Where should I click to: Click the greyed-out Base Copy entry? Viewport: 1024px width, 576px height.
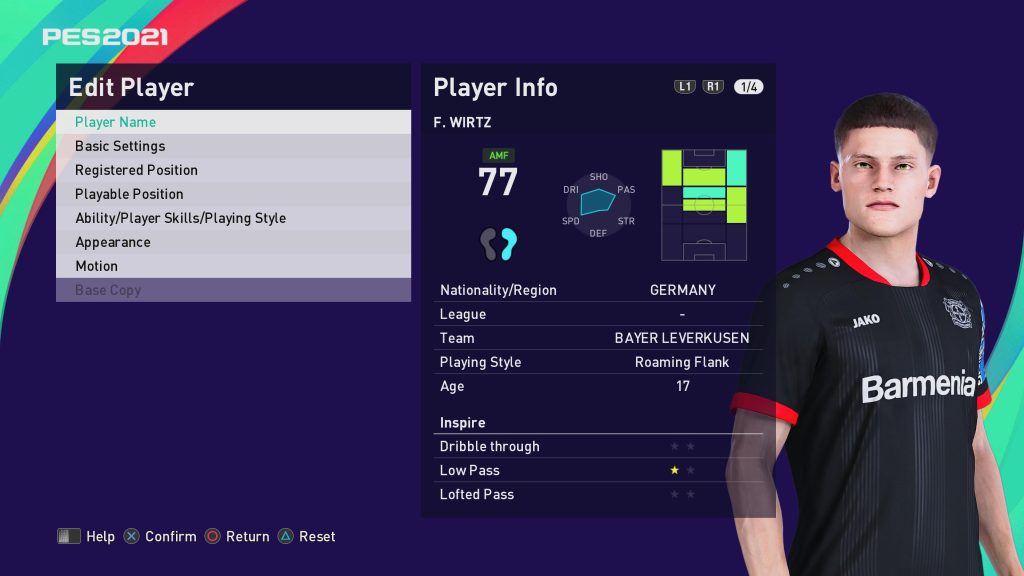click(232, 290)
